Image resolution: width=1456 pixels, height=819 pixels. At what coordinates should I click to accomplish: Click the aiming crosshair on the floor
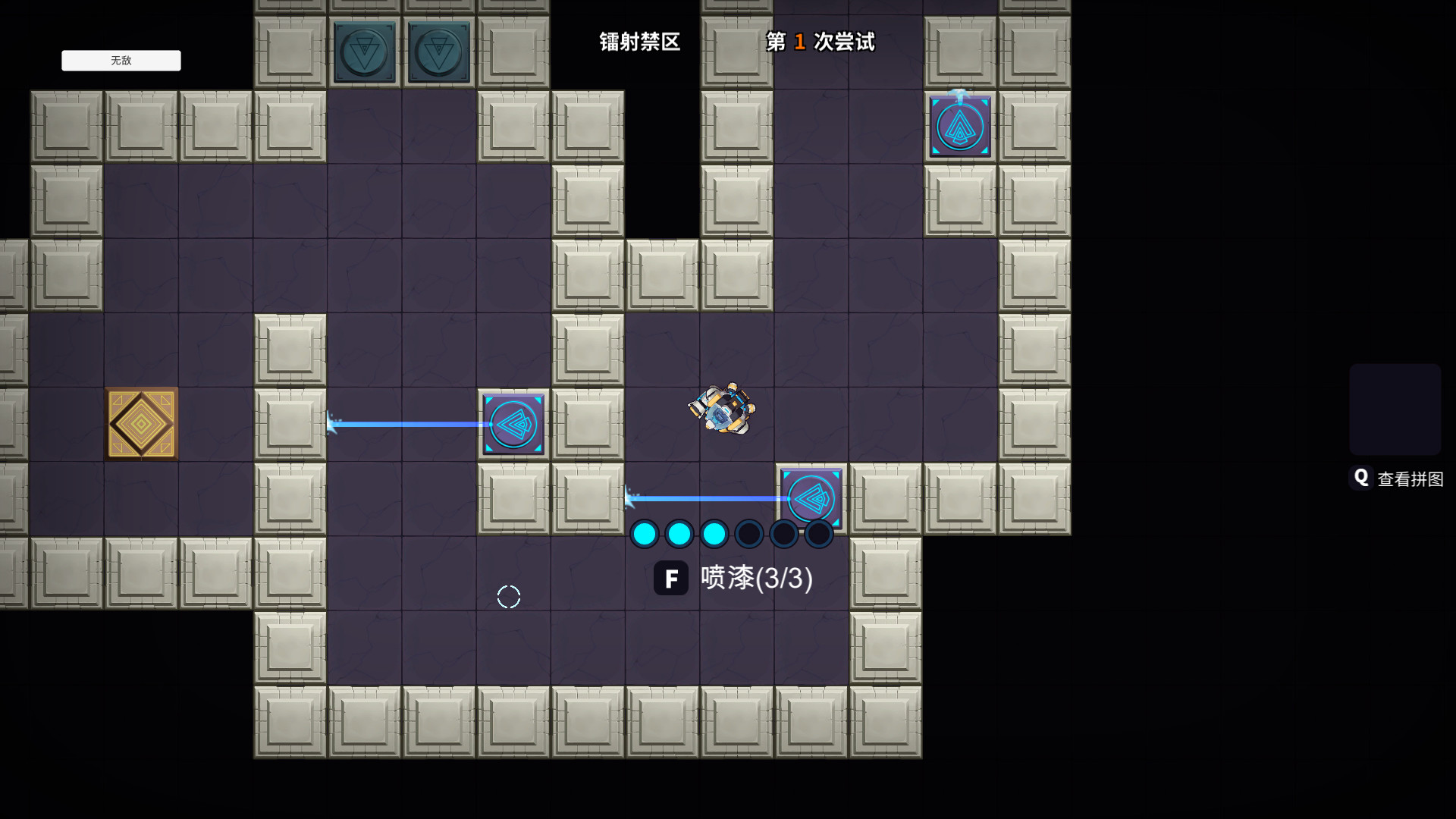[508, 597]
